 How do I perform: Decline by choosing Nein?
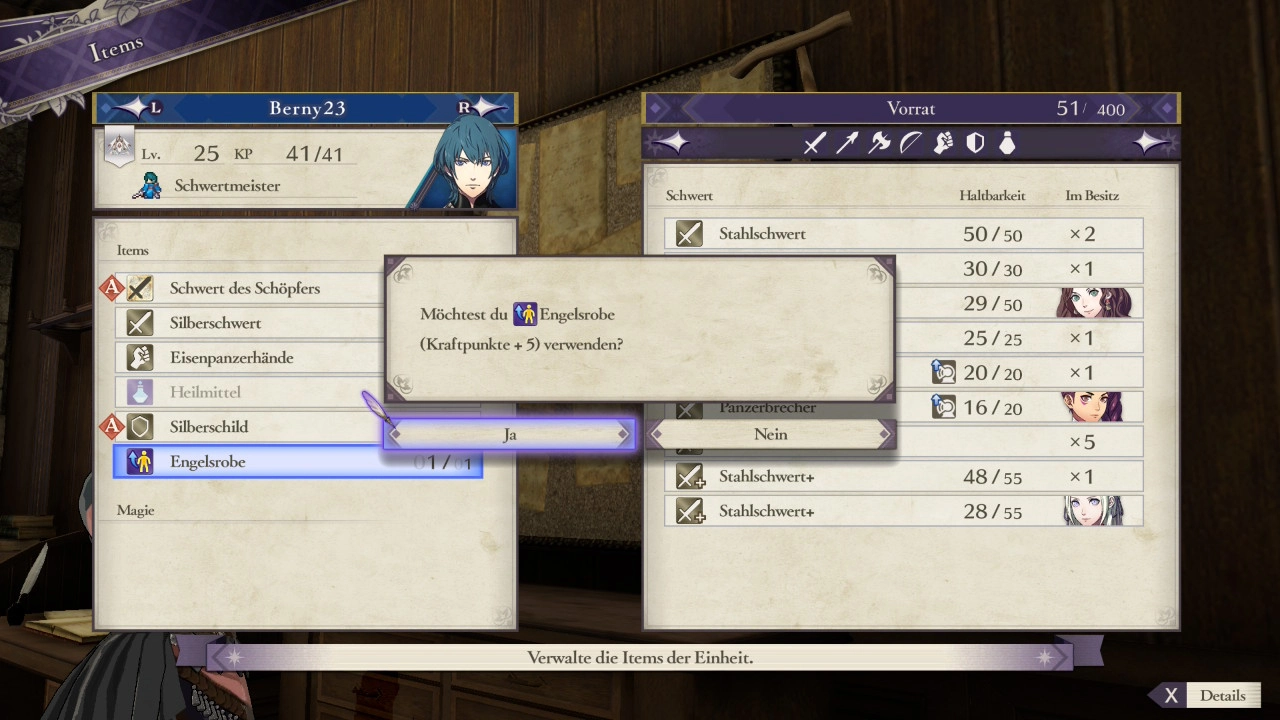pyautogui.click(x=770, y=434)
